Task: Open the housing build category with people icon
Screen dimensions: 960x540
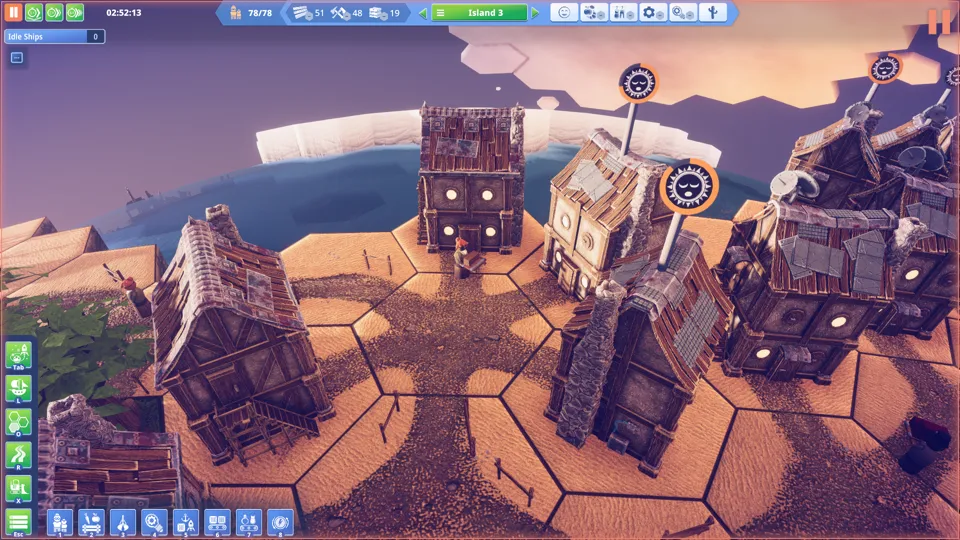Action: point(59,522)
